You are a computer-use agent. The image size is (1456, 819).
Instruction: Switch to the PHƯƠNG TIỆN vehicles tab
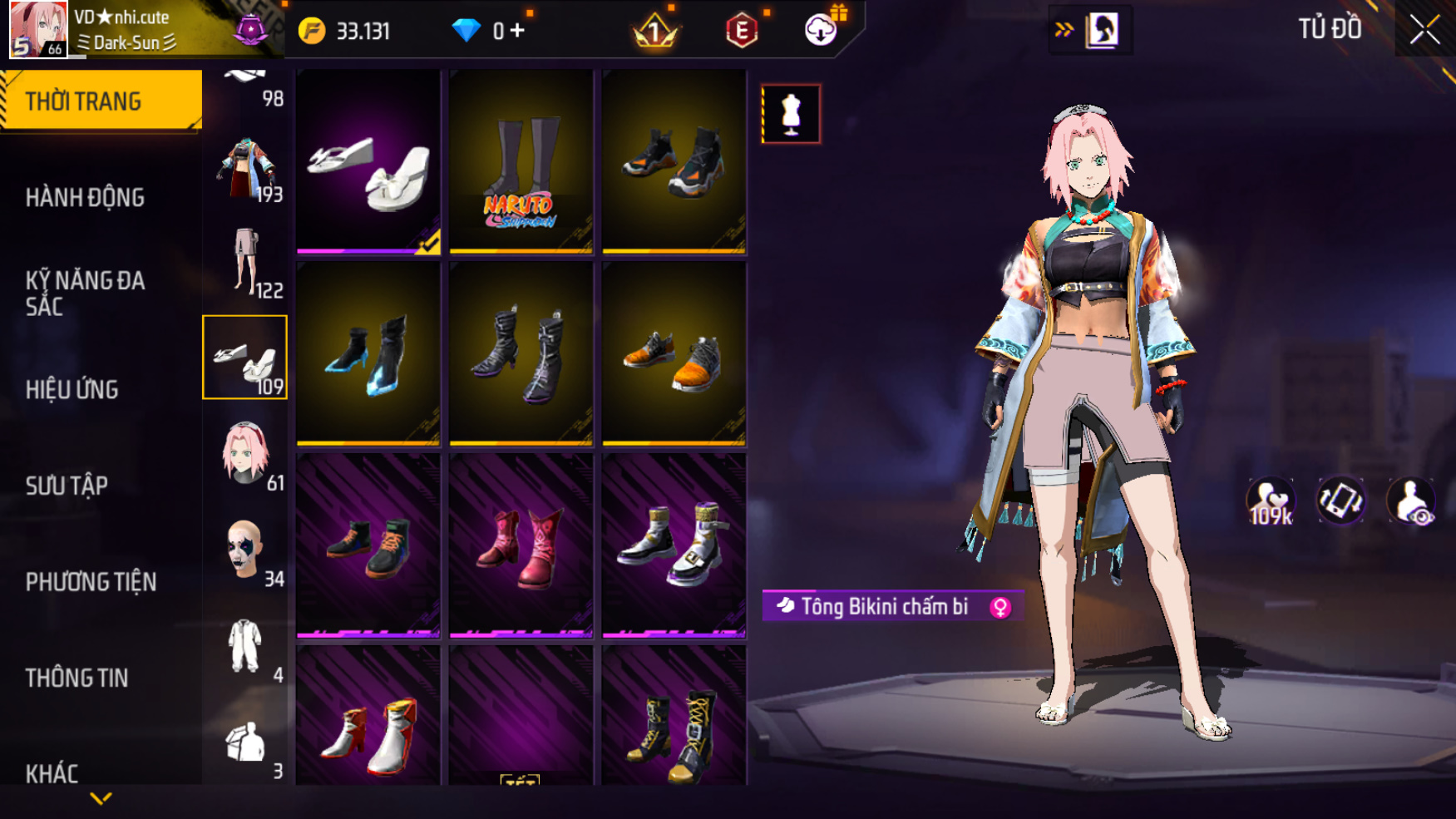coord(91,581)
